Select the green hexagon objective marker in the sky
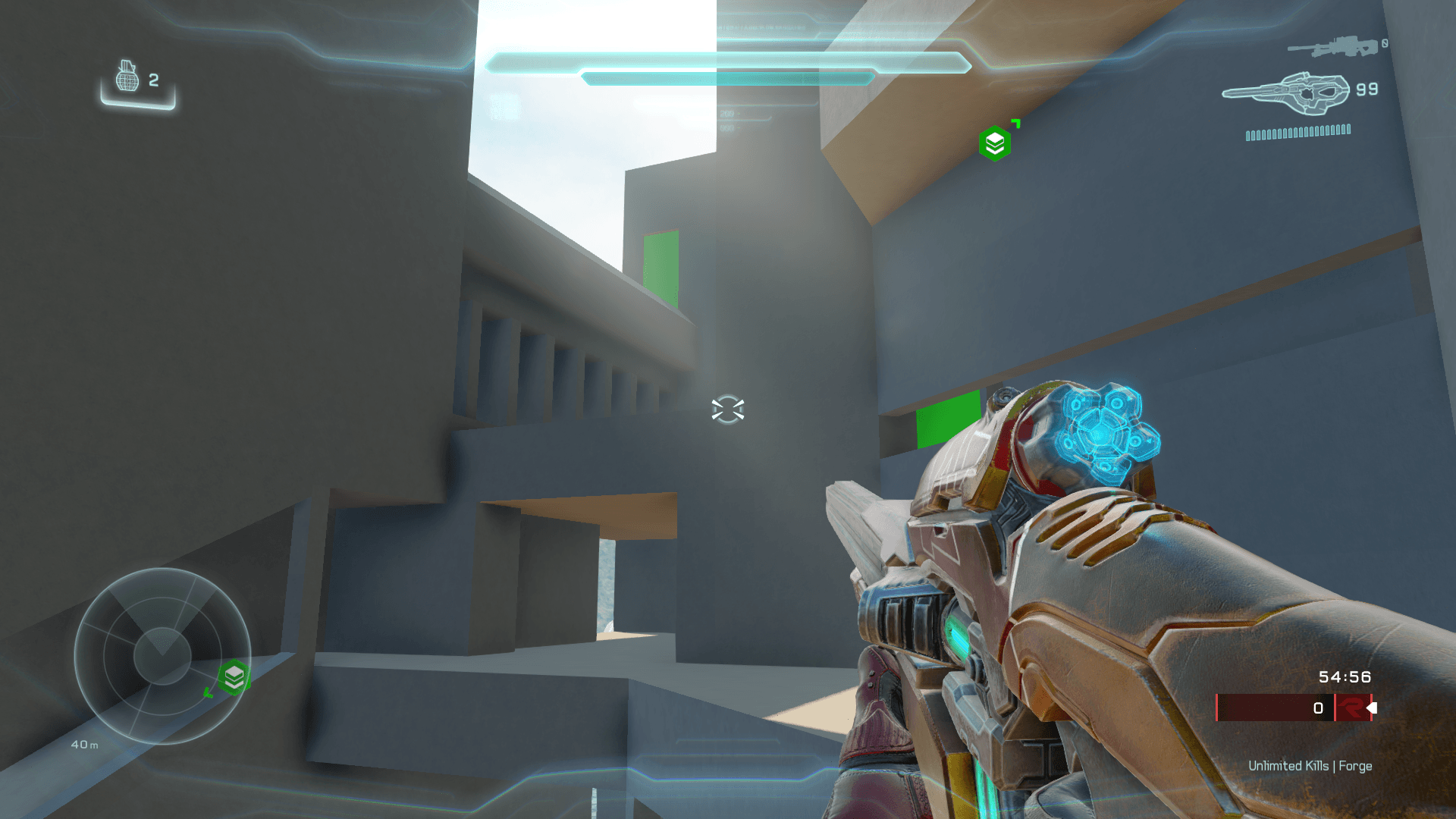Screen dimensions: 1456x819 pyautogui.click(x=995, y=143)
